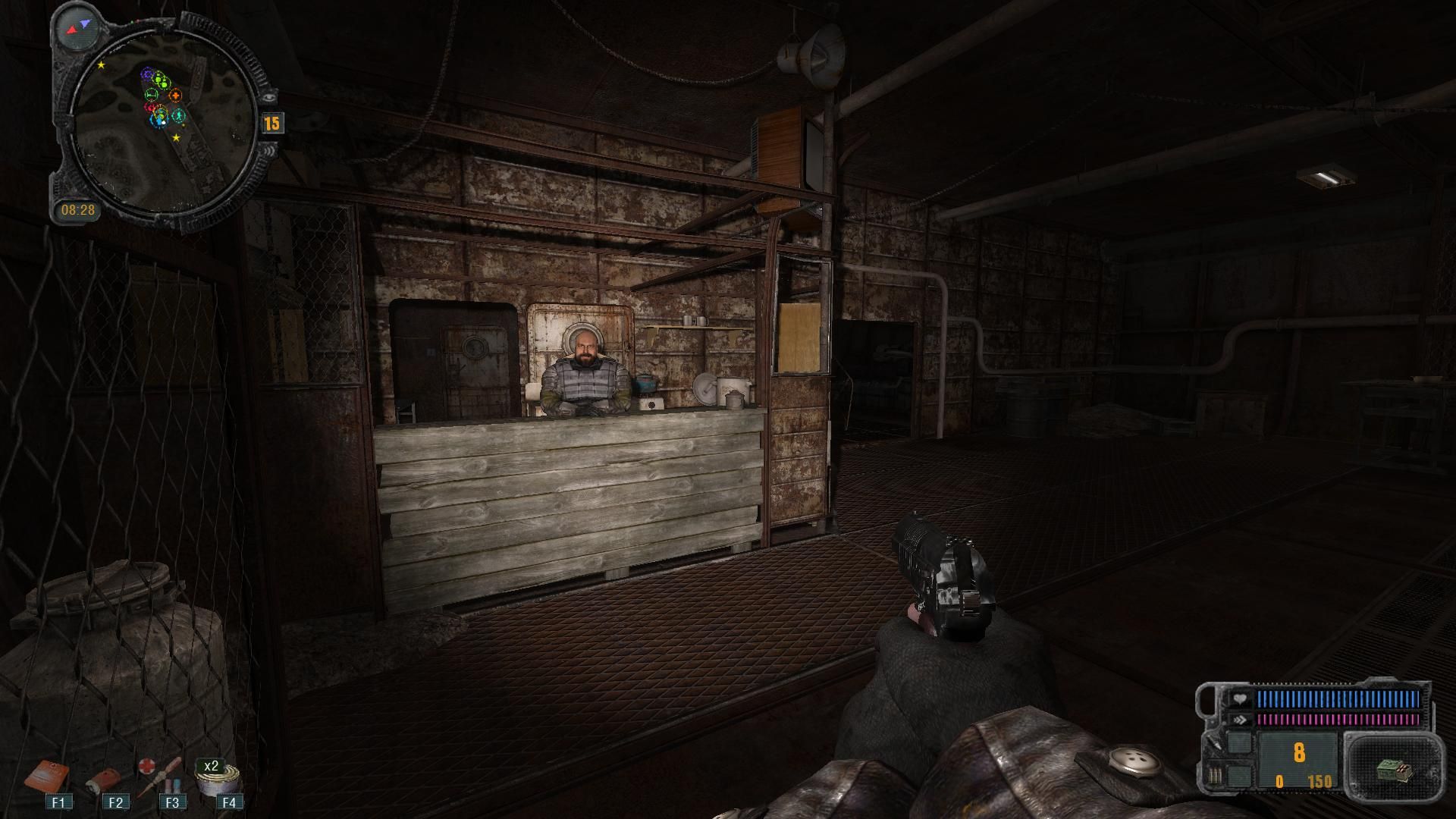Select the teal walking figure map marker

tap(178, 116)
